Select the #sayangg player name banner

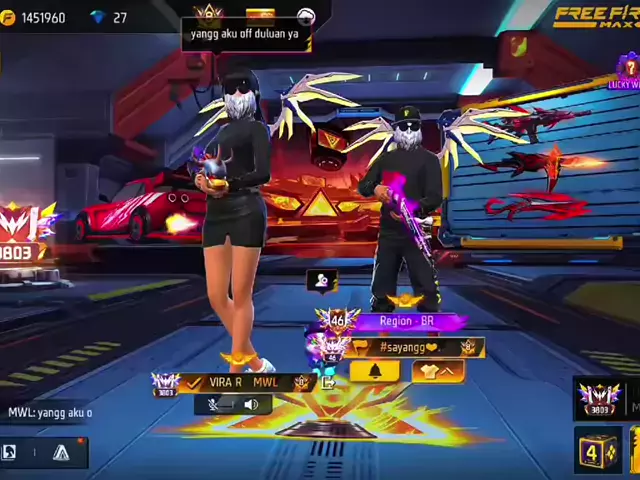point(410,347)
